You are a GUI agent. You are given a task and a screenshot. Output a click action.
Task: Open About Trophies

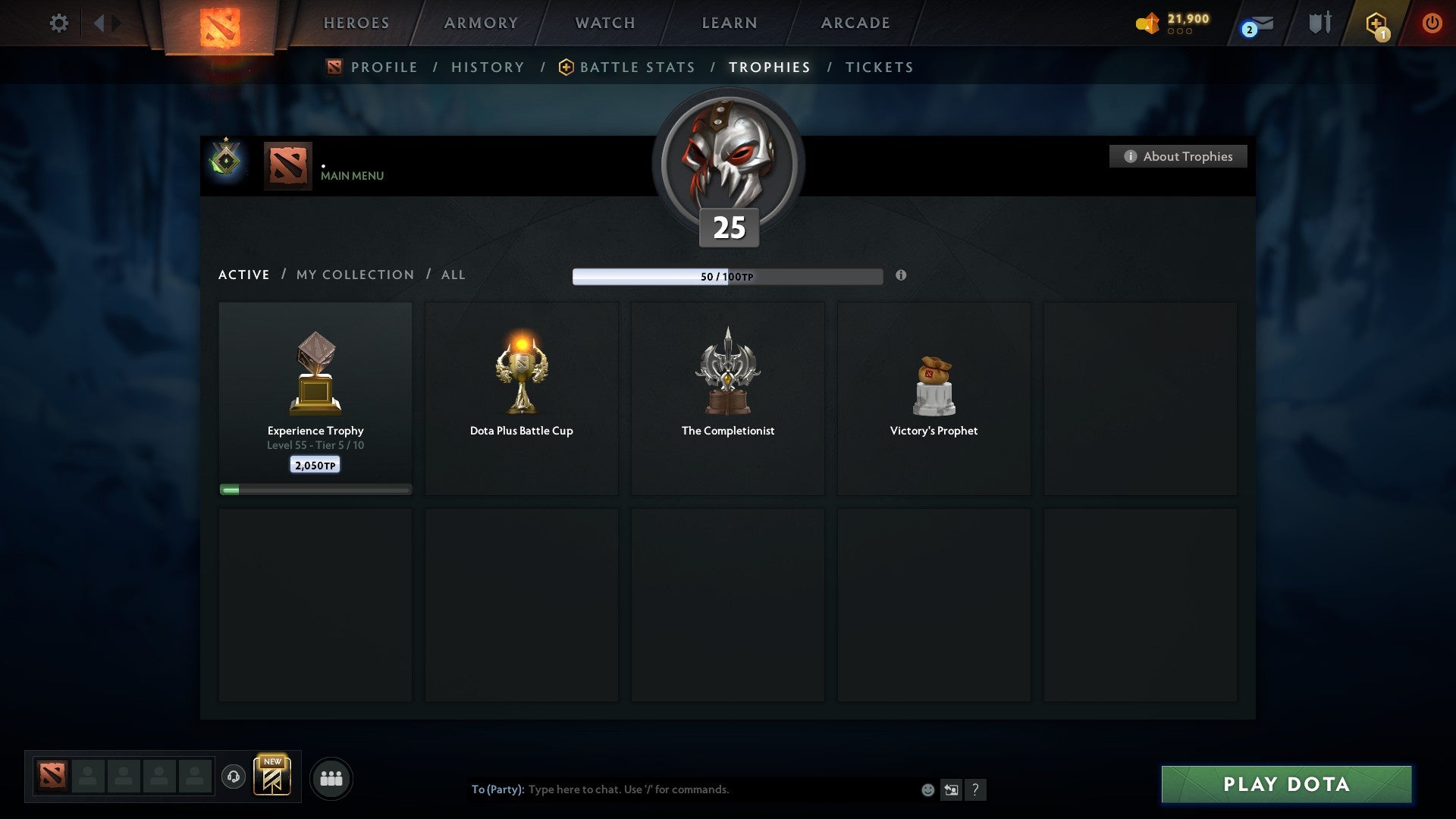(x=1178, y=156)
